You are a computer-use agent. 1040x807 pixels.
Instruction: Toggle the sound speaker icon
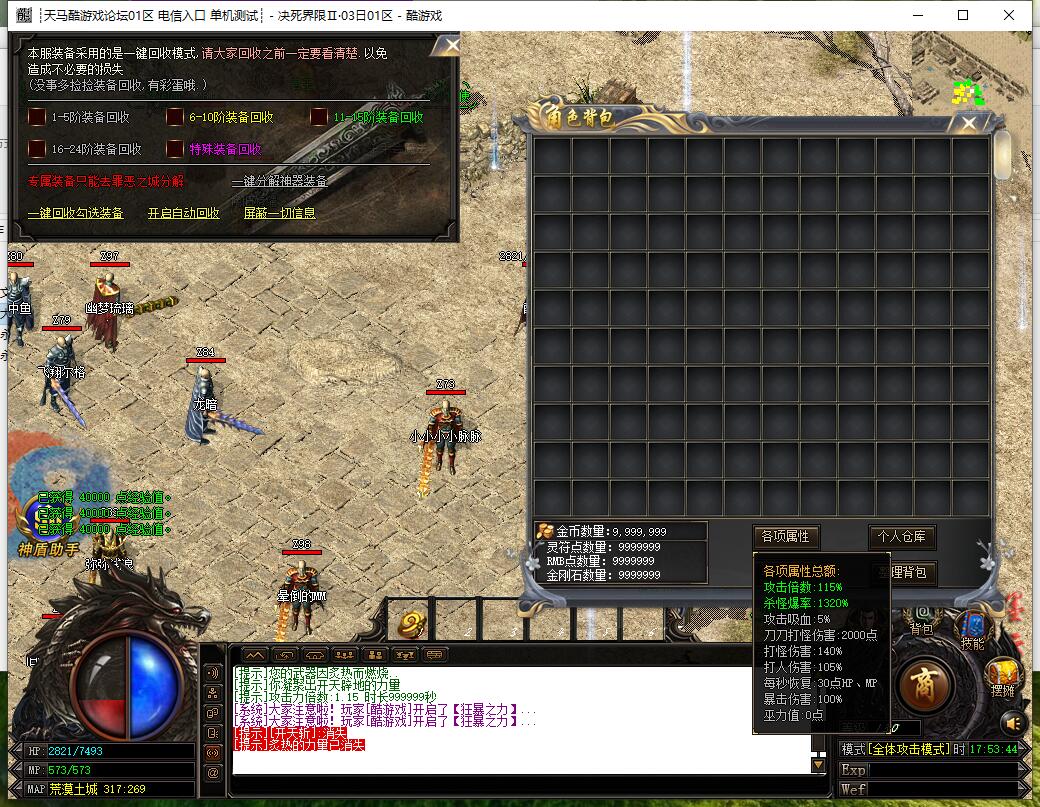point(1013,722)
